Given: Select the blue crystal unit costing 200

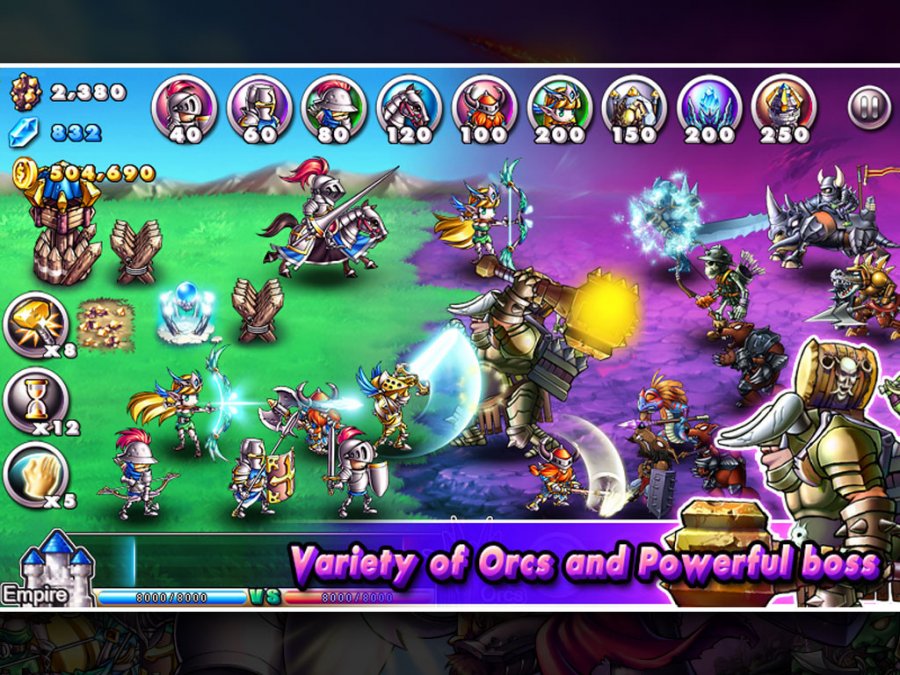Looking at the screenshot, I should 709,106.
